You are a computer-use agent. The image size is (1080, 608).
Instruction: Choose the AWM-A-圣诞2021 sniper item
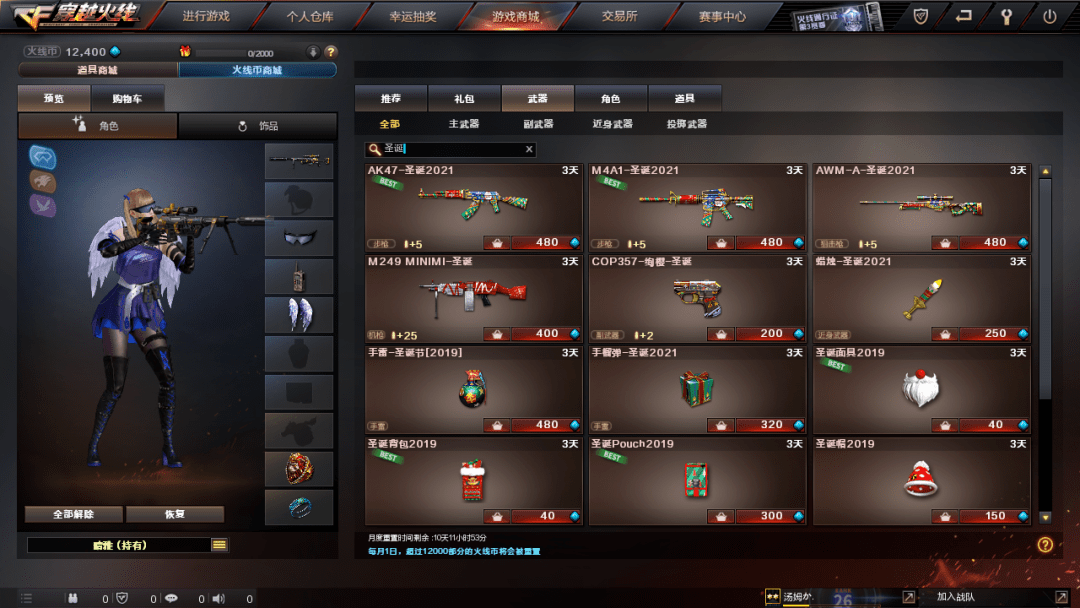pyautogui.click(x=921, y=207)
